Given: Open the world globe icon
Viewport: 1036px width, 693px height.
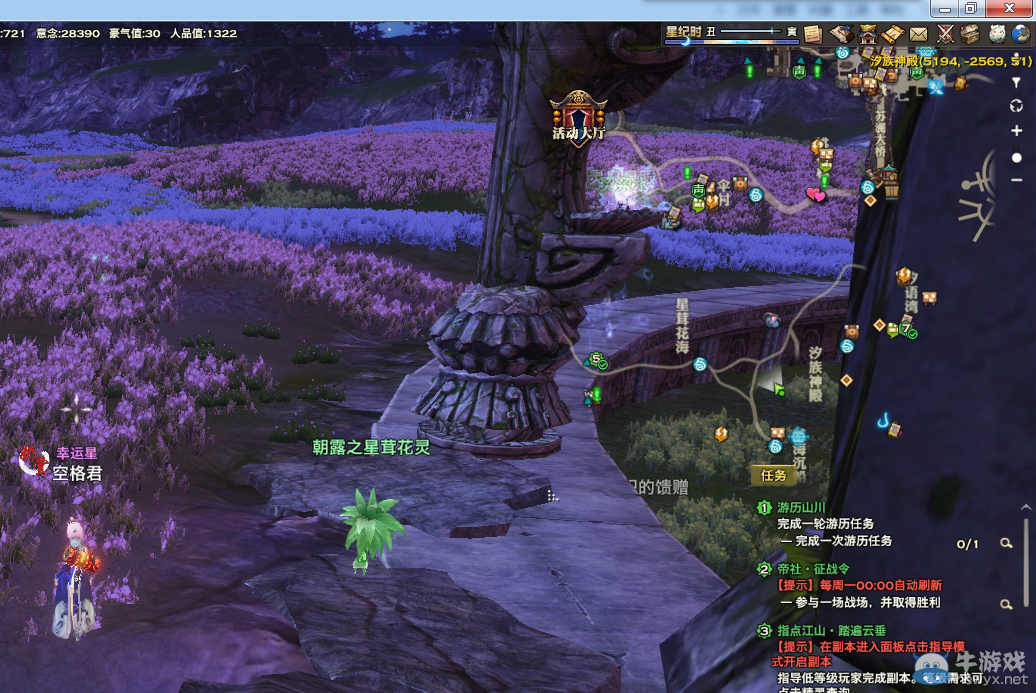Looking at the screenshot, I should (1021, 34).
